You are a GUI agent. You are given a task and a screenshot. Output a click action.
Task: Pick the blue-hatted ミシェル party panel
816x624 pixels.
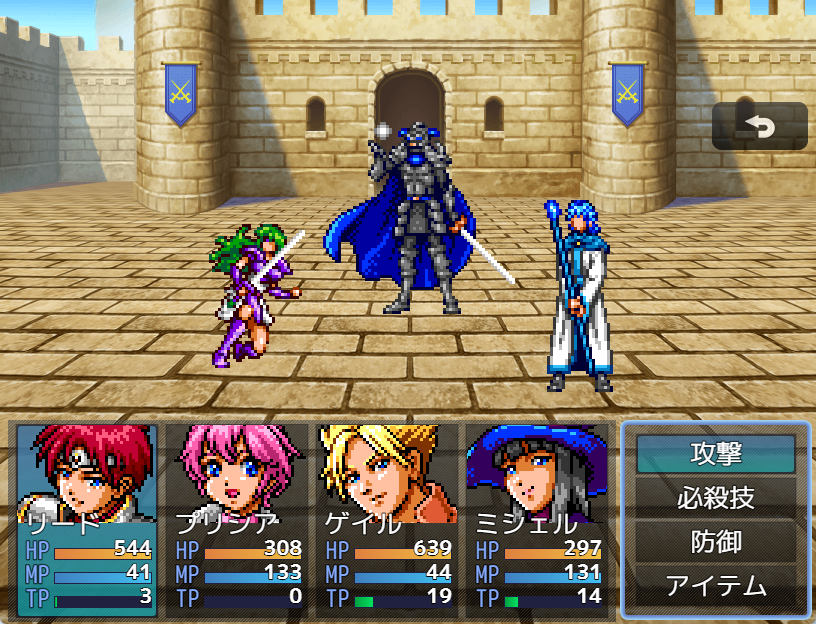point(537,519)
